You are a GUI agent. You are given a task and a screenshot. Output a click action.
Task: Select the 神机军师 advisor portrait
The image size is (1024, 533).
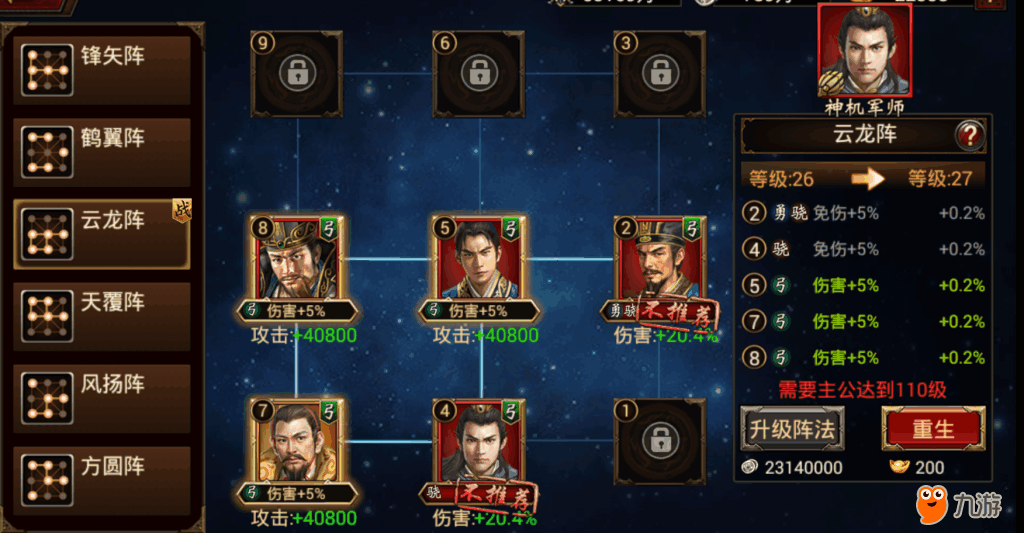[x=863, y=51]
